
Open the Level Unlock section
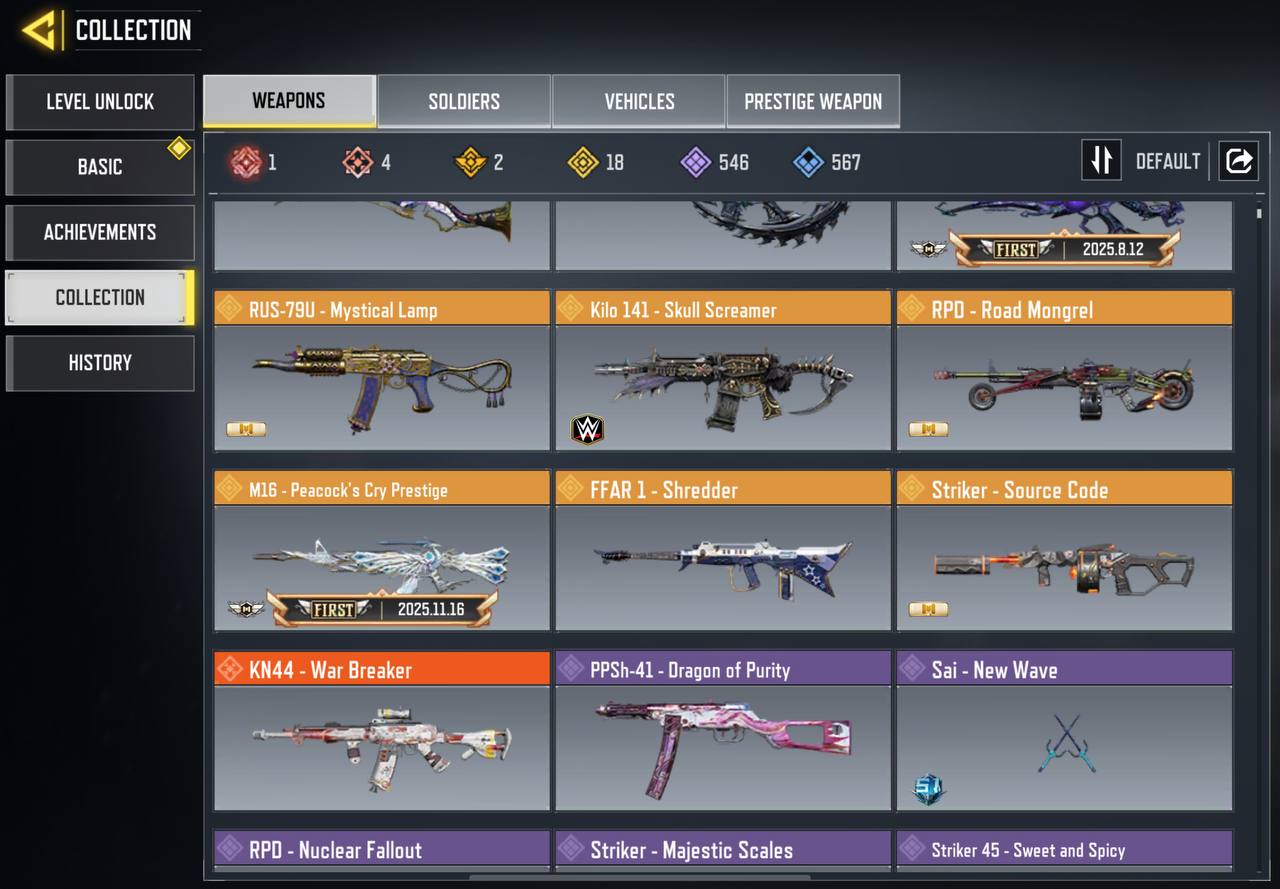pyautogui.click(x=100, y=102)
